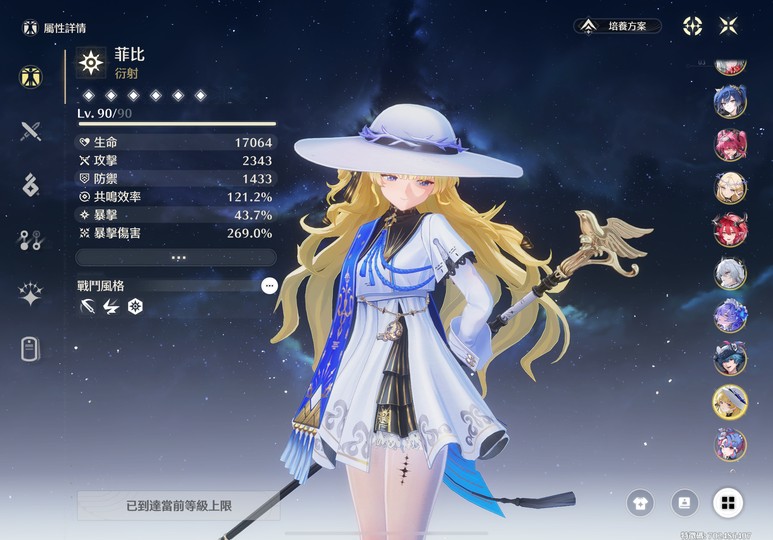Image resolution: width=773 pixels, height=540 pixels.
Task: Select the silver-haired character portrait
Action: click(x=729, y=273)
